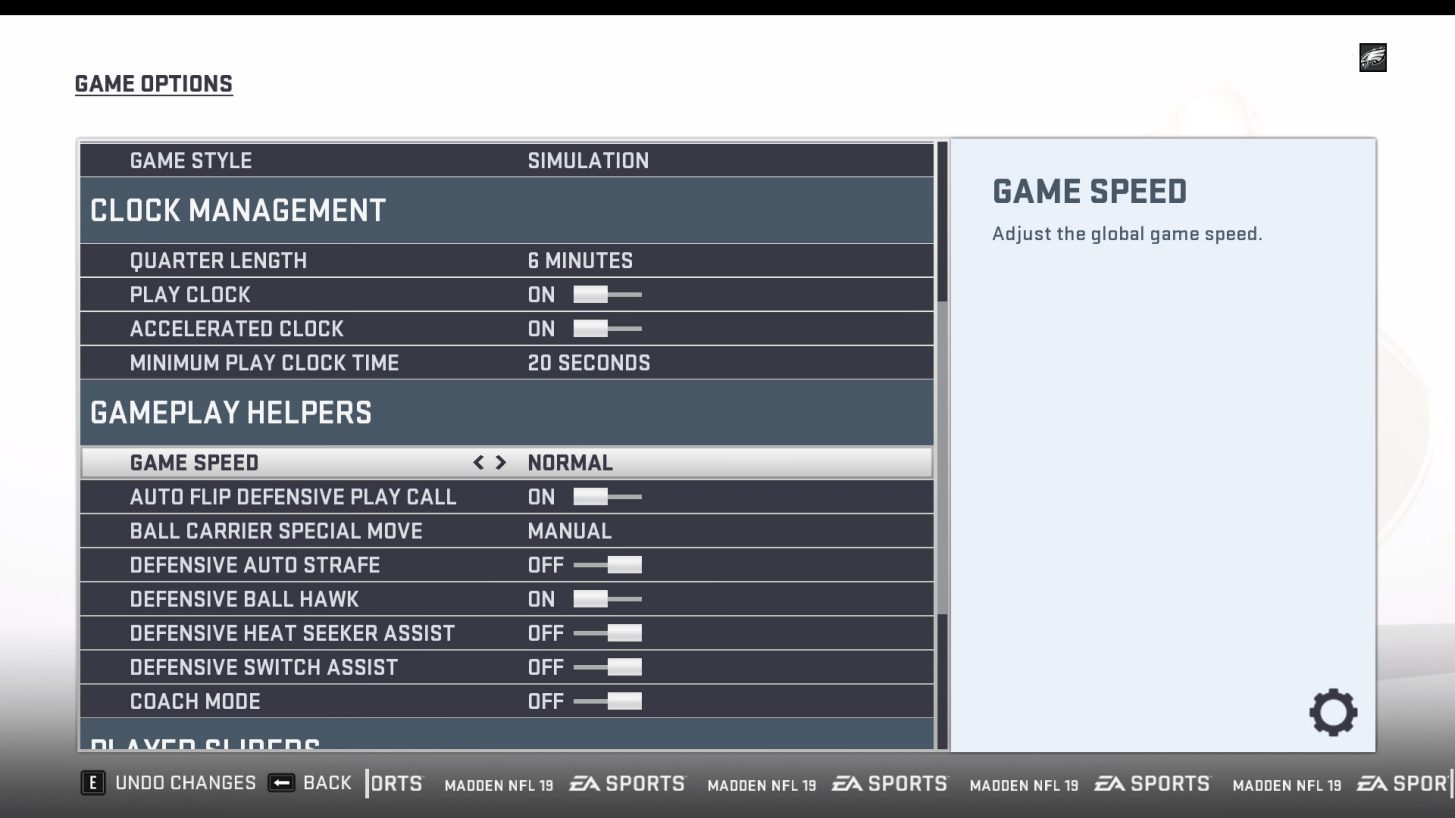
Task: Click the Philadelphia Eagles team logo
Action: pyautogui.click(x=1371, y=59)
